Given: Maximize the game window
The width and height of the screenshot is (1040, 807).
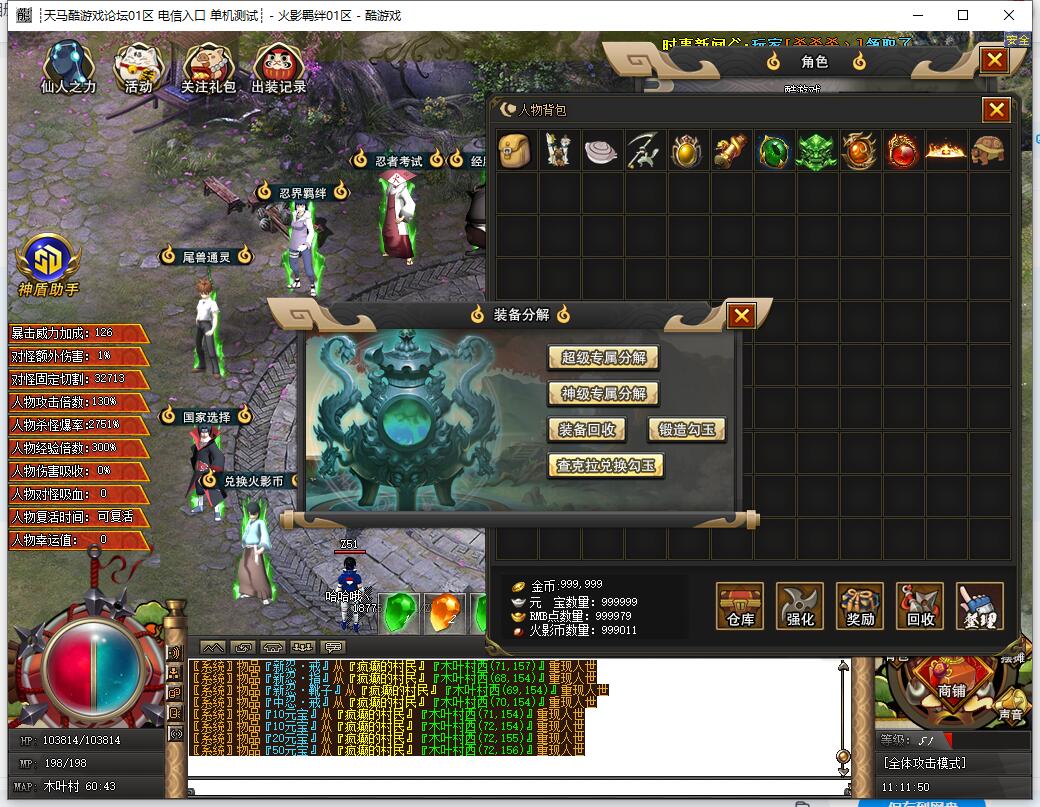Looking at the screenshot, I should 963,15.
